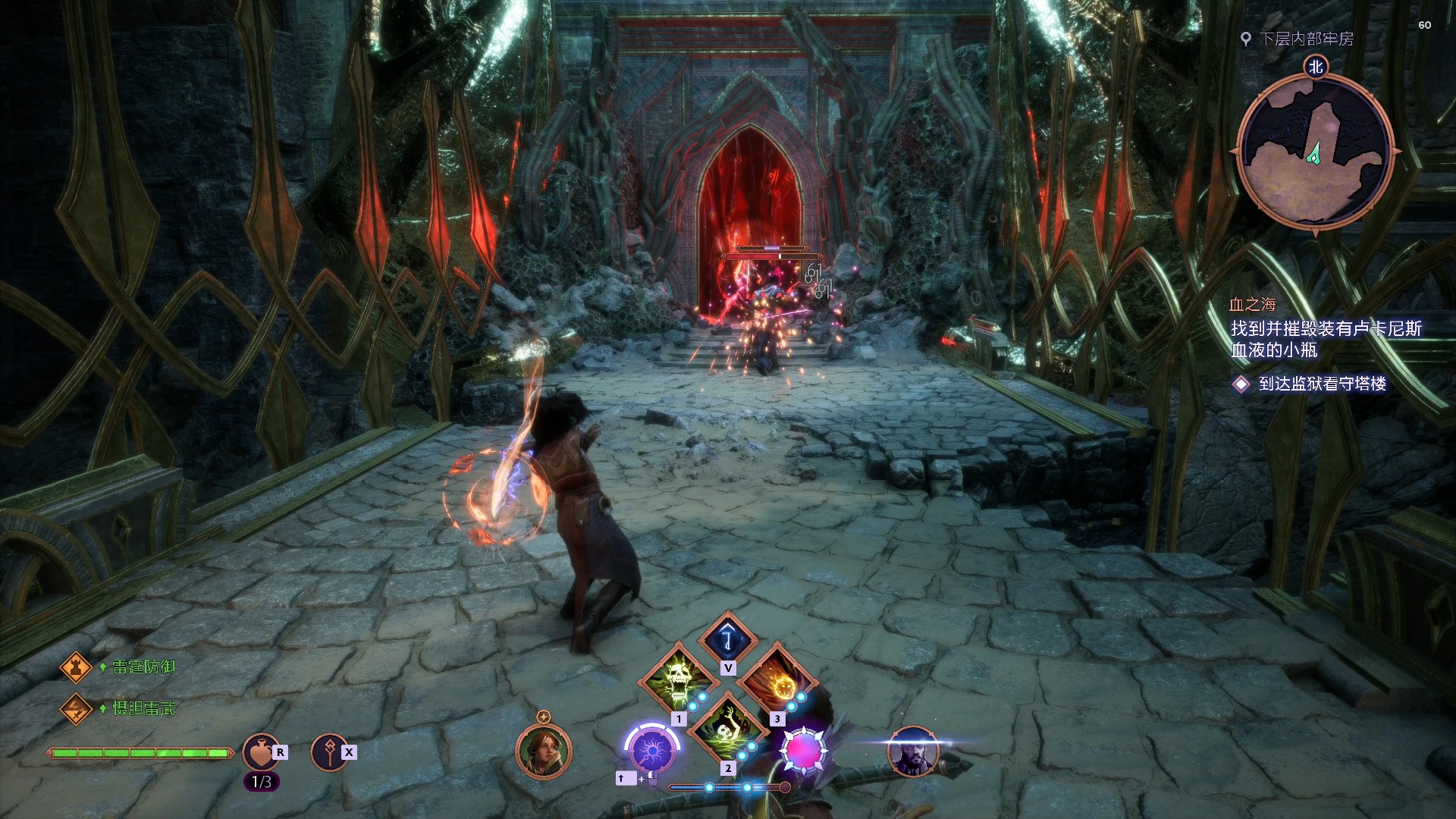Click the 下层内部牢房 location label
This screenshot has width=1456, height=819.
pyautogui.click(x=1306, y=39)
